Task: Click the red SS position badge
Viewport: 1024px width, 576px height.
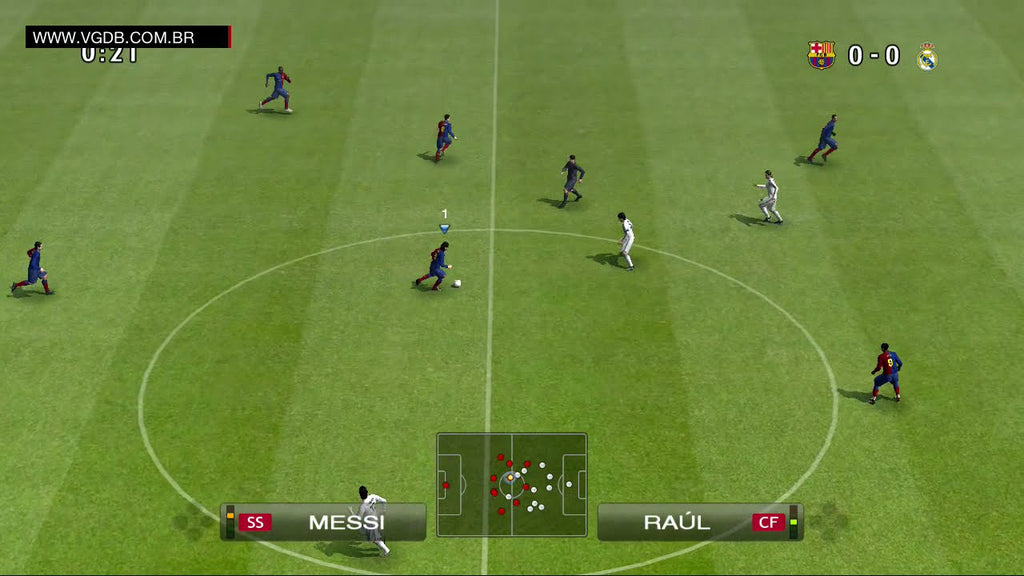Action: 255,522
